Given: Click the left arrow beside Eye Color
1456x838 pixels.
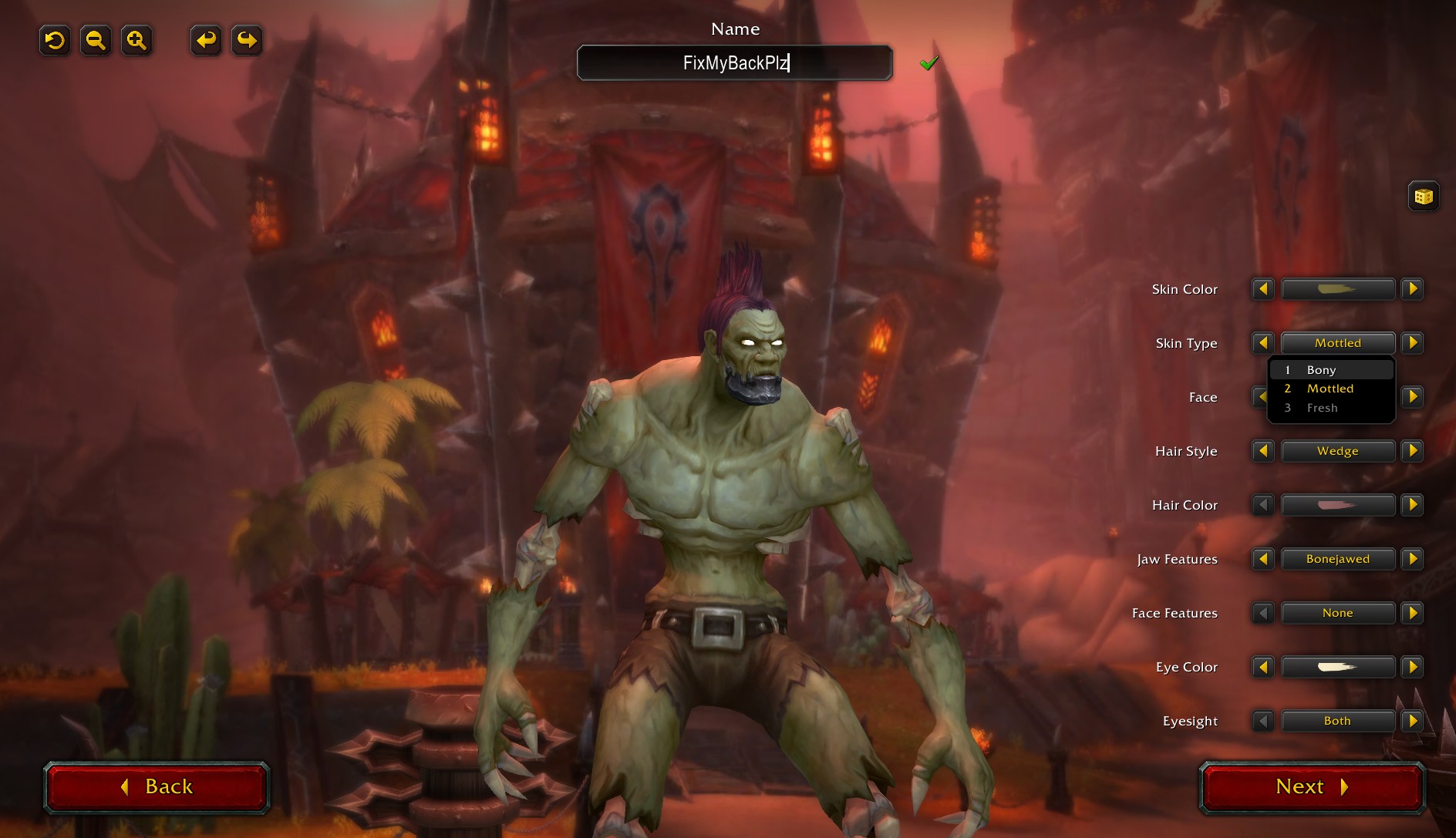Looking at the screenshot, I should tap(1262, 667).
